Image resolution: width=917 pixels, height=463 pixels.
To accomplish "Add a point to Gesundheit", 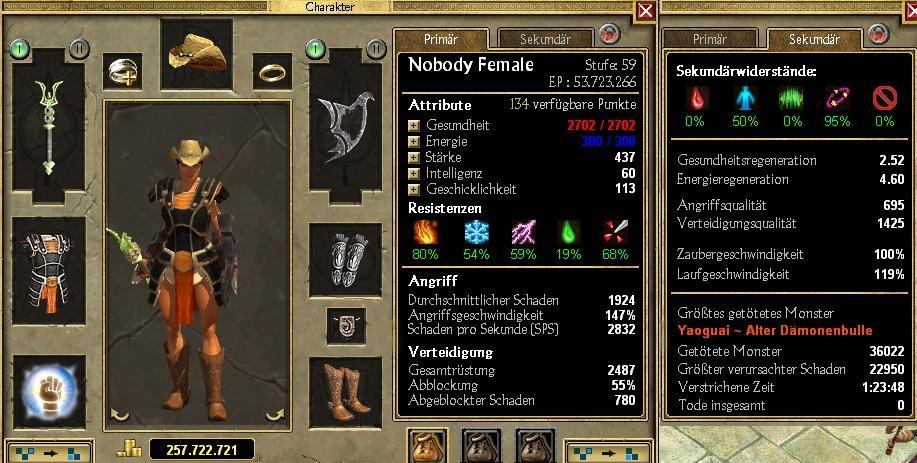I will pos(414,126).
